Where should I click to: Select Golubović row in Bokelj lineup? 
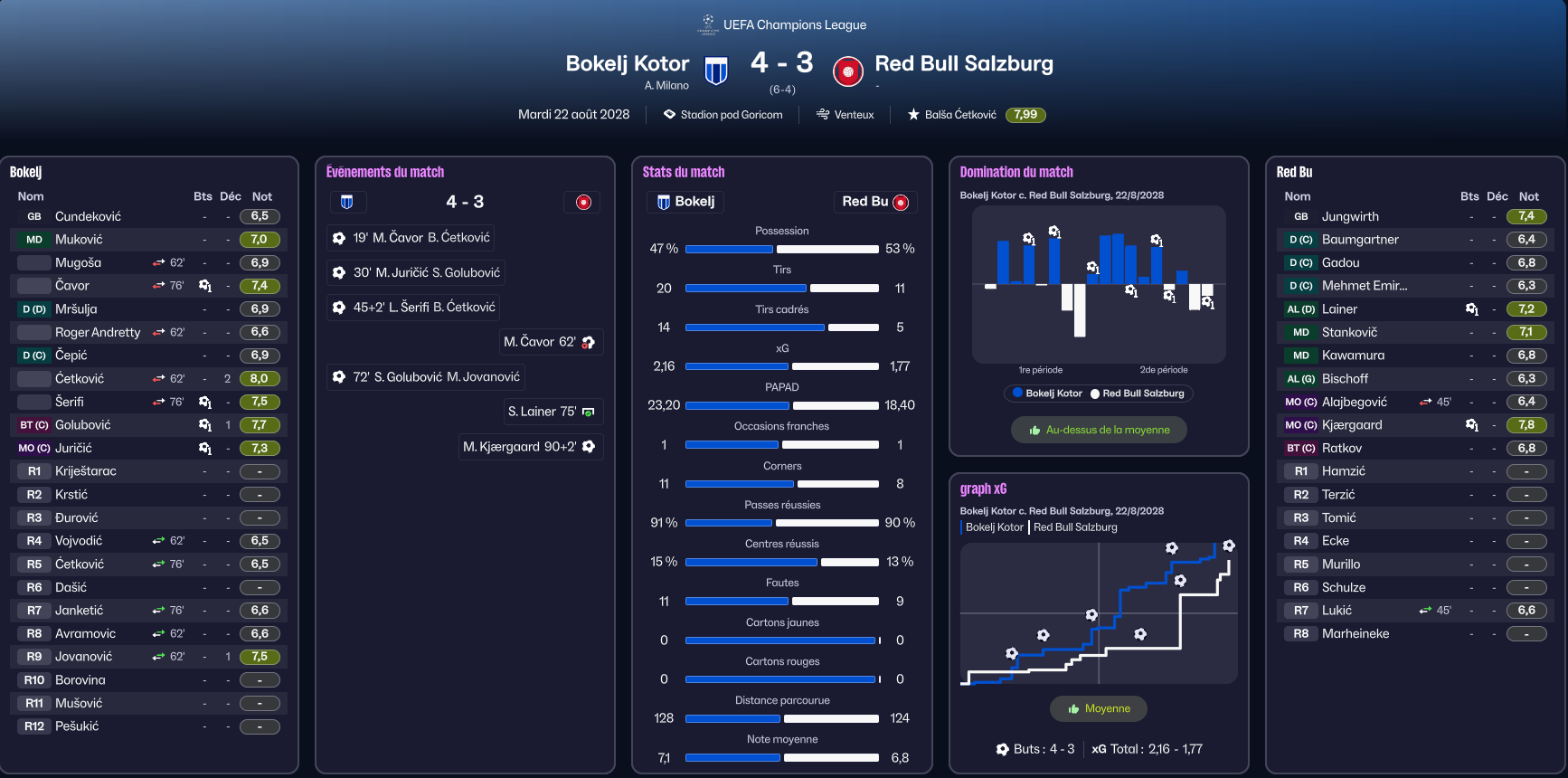tap(83, 425)
